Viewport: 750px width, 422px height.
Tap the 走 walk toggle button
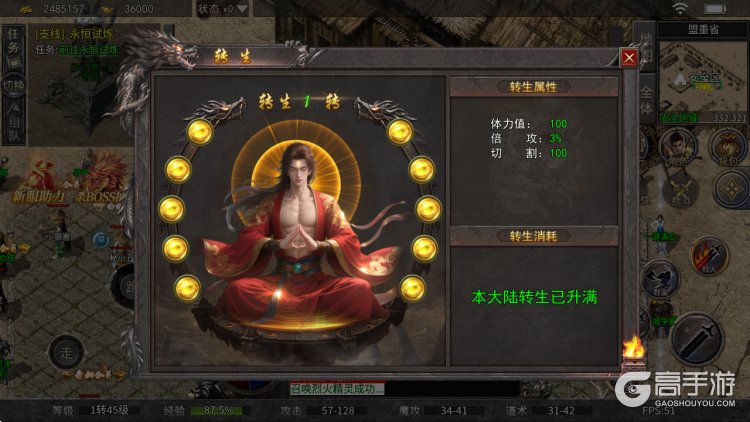pyautogui.click(x=67, y=351)
